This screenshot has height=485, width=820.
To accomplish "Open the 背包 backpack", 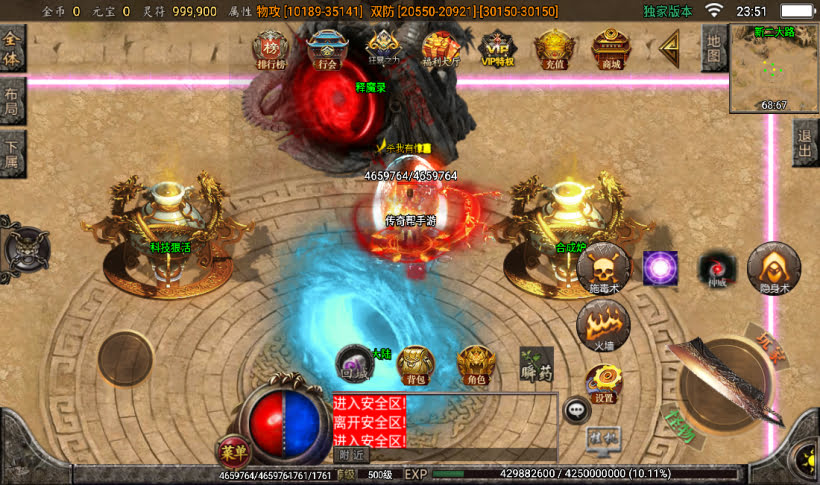I will (x=415, y=364).
